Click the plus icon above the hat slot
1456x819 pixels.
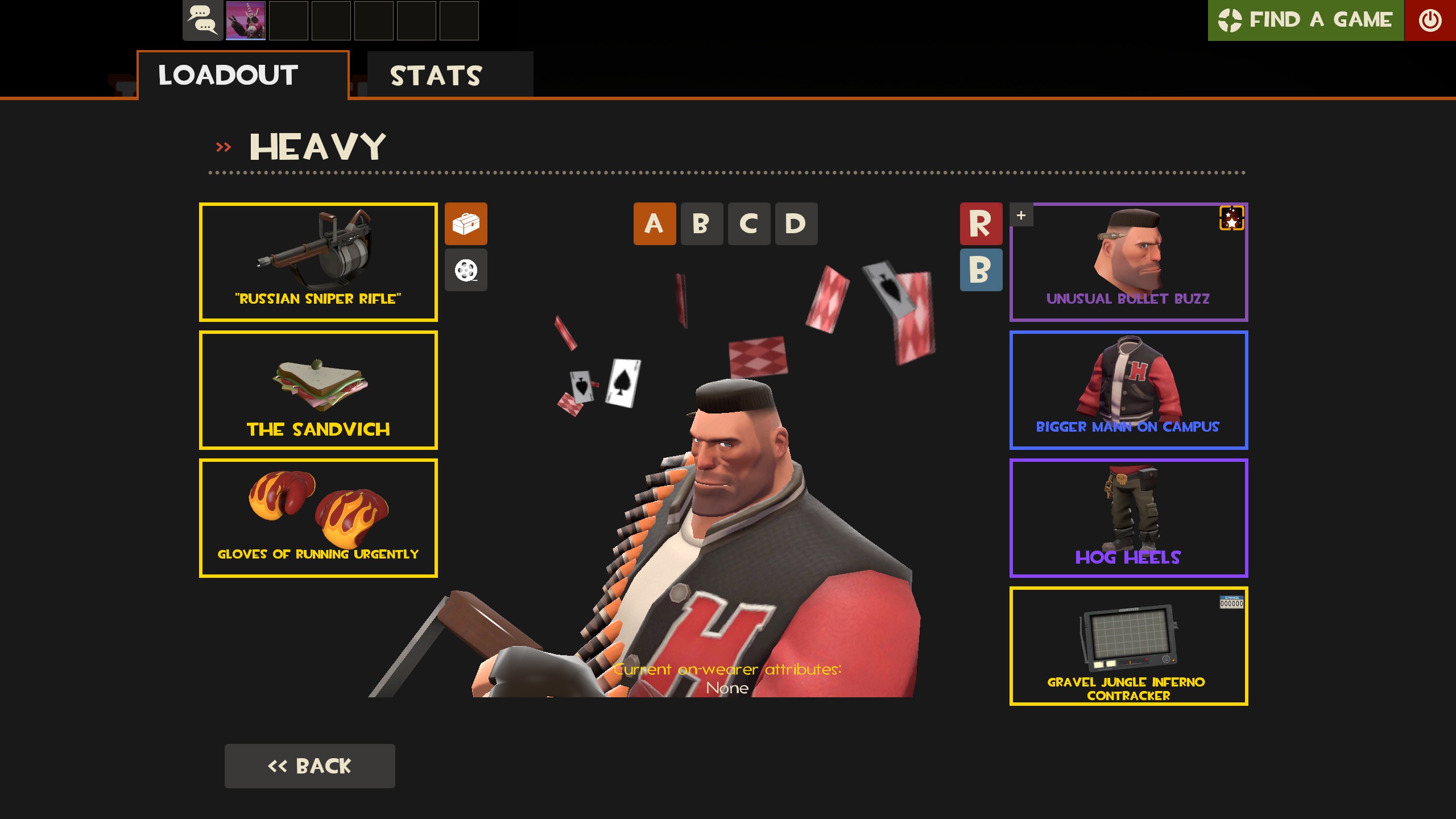point(1021,215)
